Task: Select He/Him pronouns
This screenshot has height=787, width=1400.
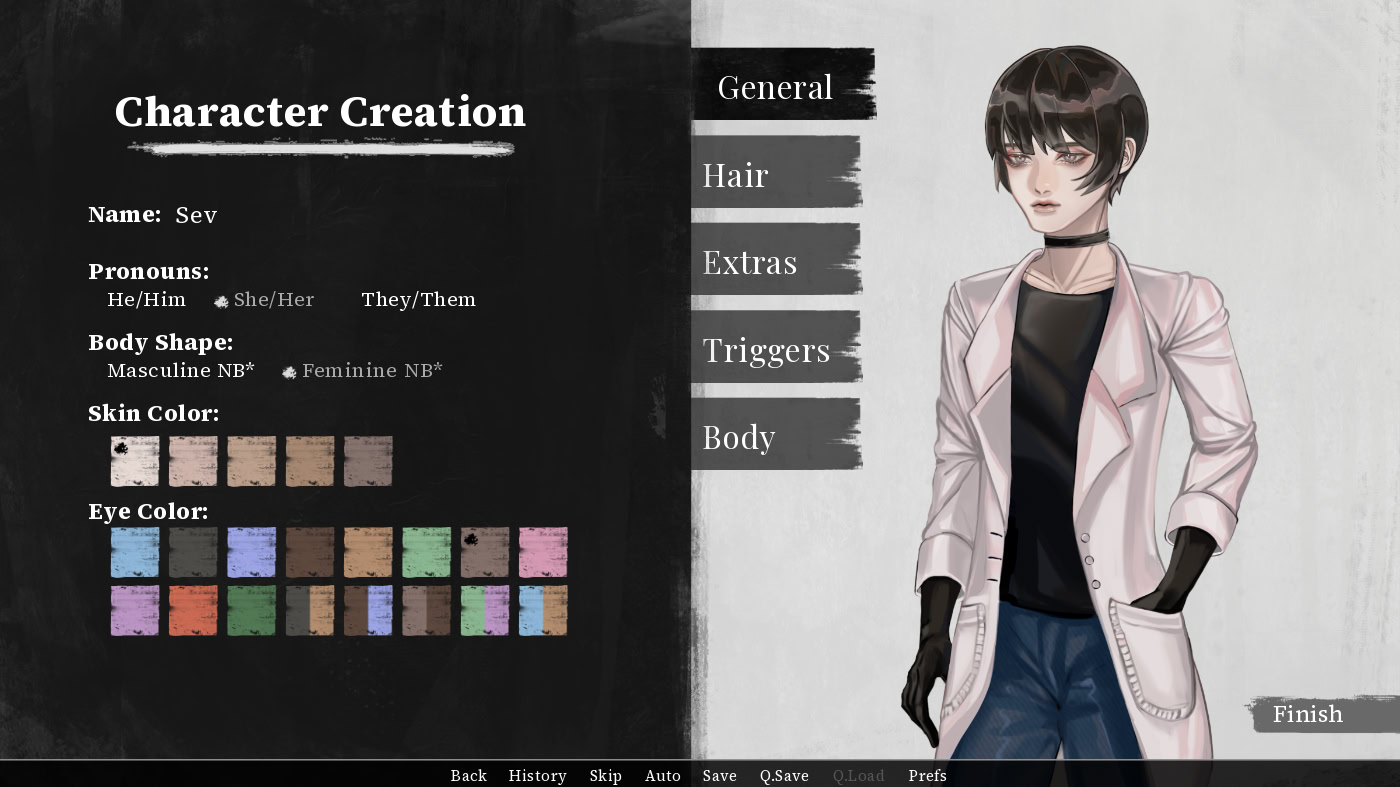Action: [x=147, y=299]
